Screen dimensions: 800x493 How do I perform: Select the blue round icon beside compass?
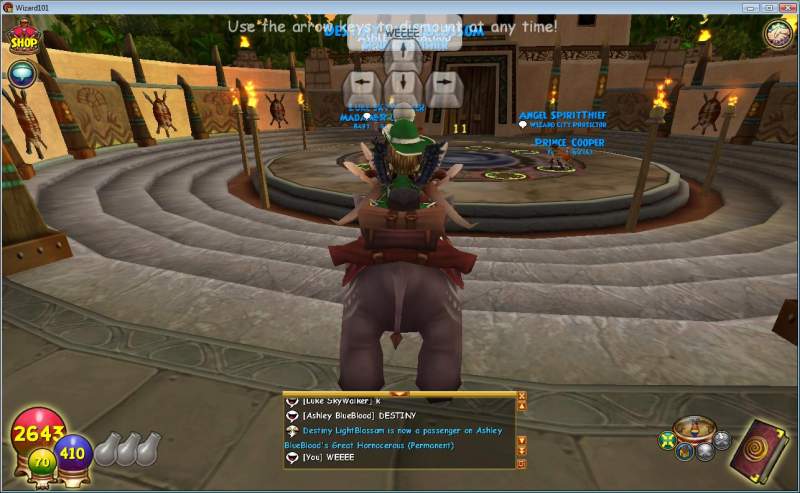(x=684, y=452)
